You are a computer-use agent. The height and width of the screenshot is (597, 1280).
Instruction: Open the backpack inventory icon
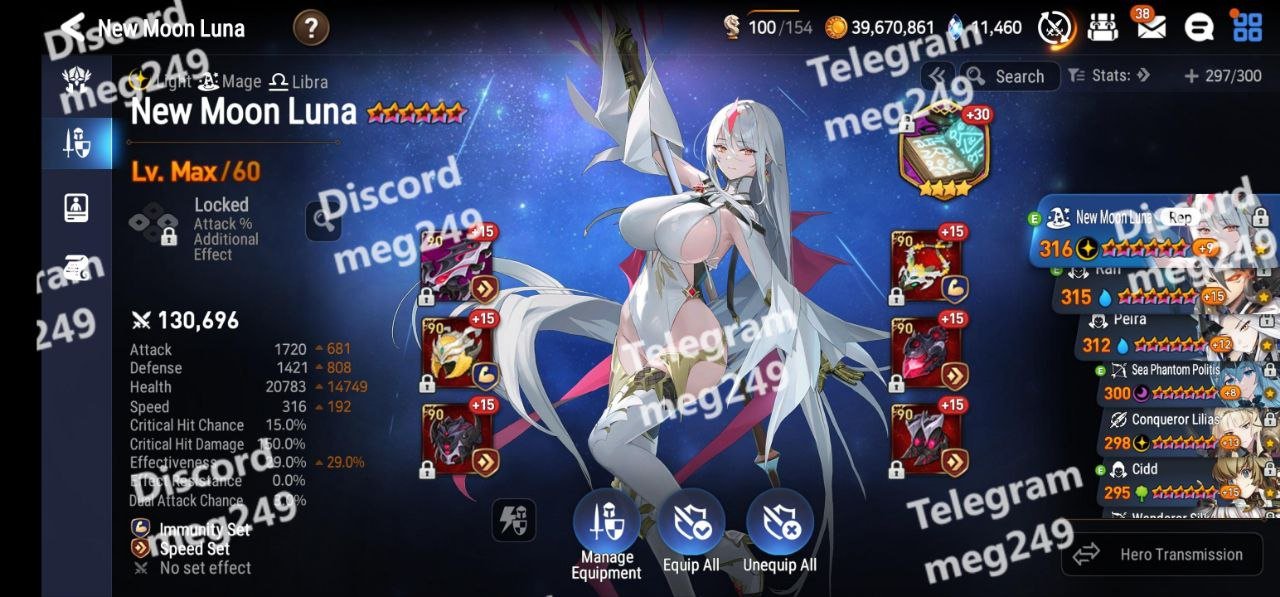(x=1103, y=27)
